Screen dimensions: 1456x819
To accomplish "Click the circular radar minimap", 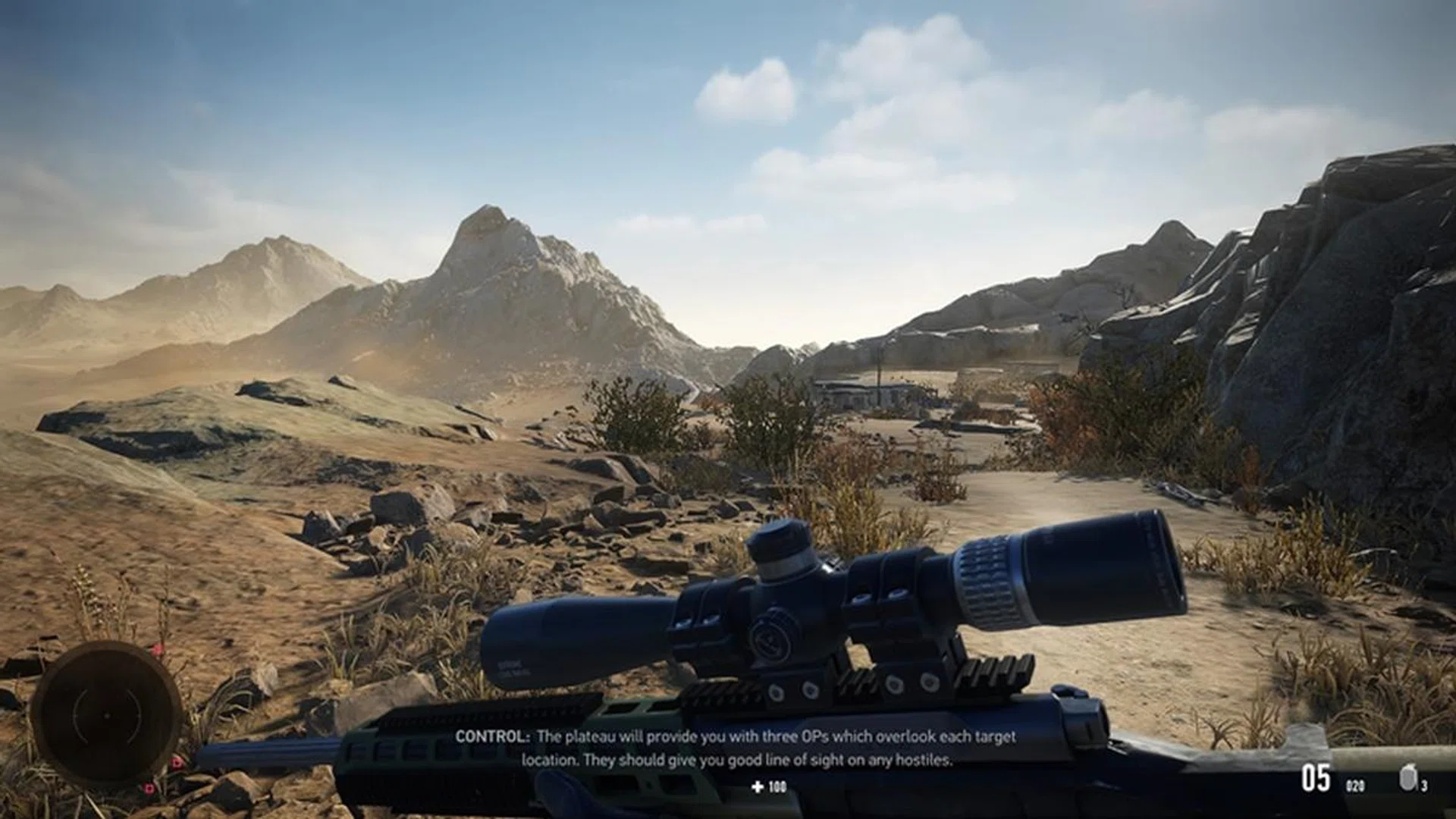I will (x=106, y=715).
